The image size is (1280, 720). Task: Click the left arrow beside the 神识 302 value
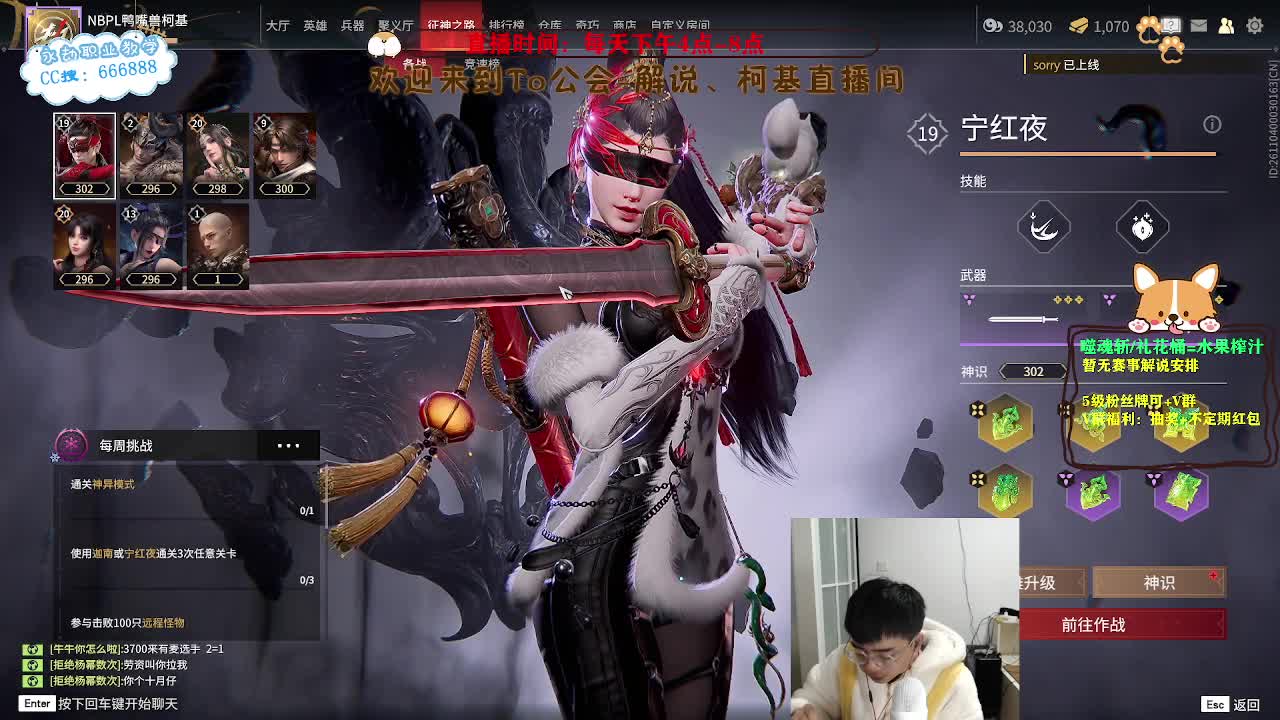(1002, 371)
